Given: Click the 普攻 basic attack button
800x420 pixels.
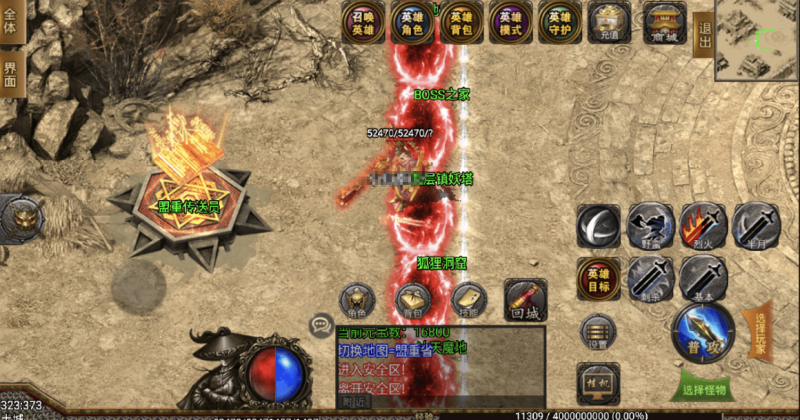Looking at the screenshot, I should tap(703, 333).
